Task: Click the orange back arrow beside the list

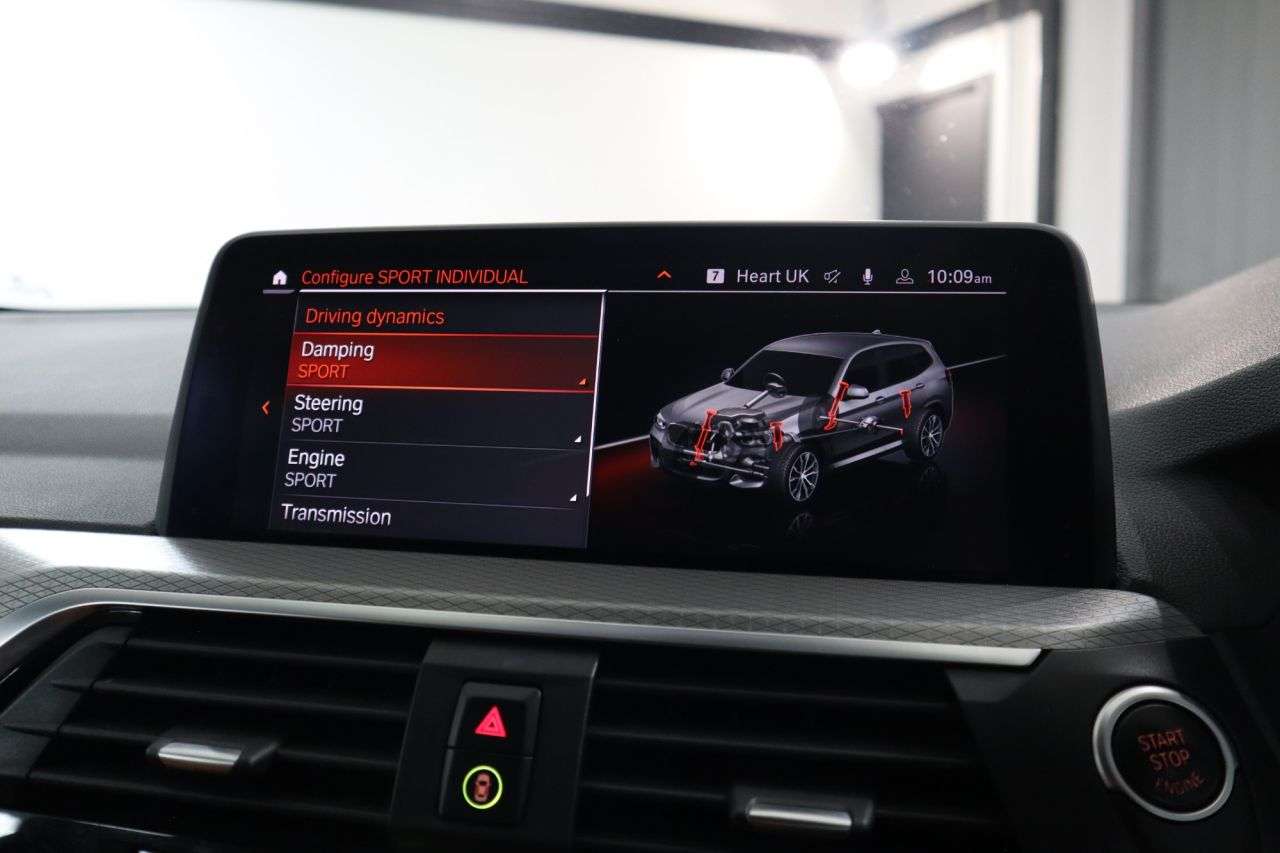Action: 265,407
